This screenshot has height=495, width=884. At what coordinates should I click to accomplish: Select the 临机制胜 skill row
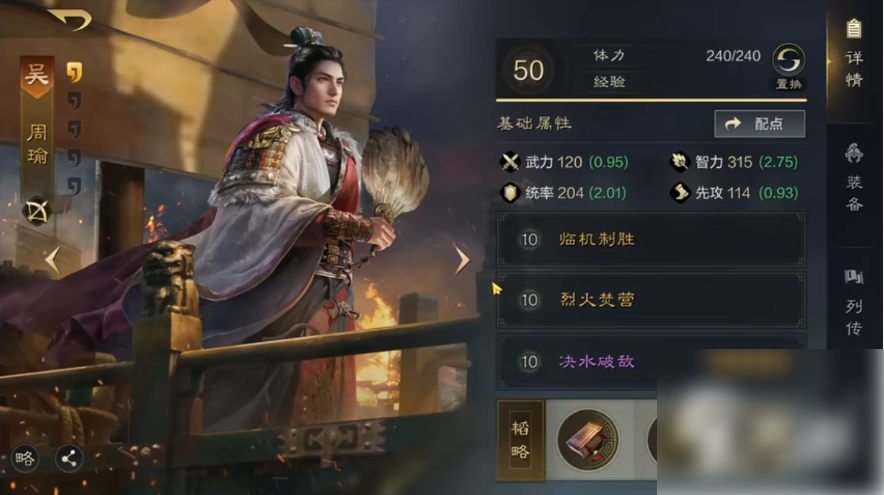[650, 240]
